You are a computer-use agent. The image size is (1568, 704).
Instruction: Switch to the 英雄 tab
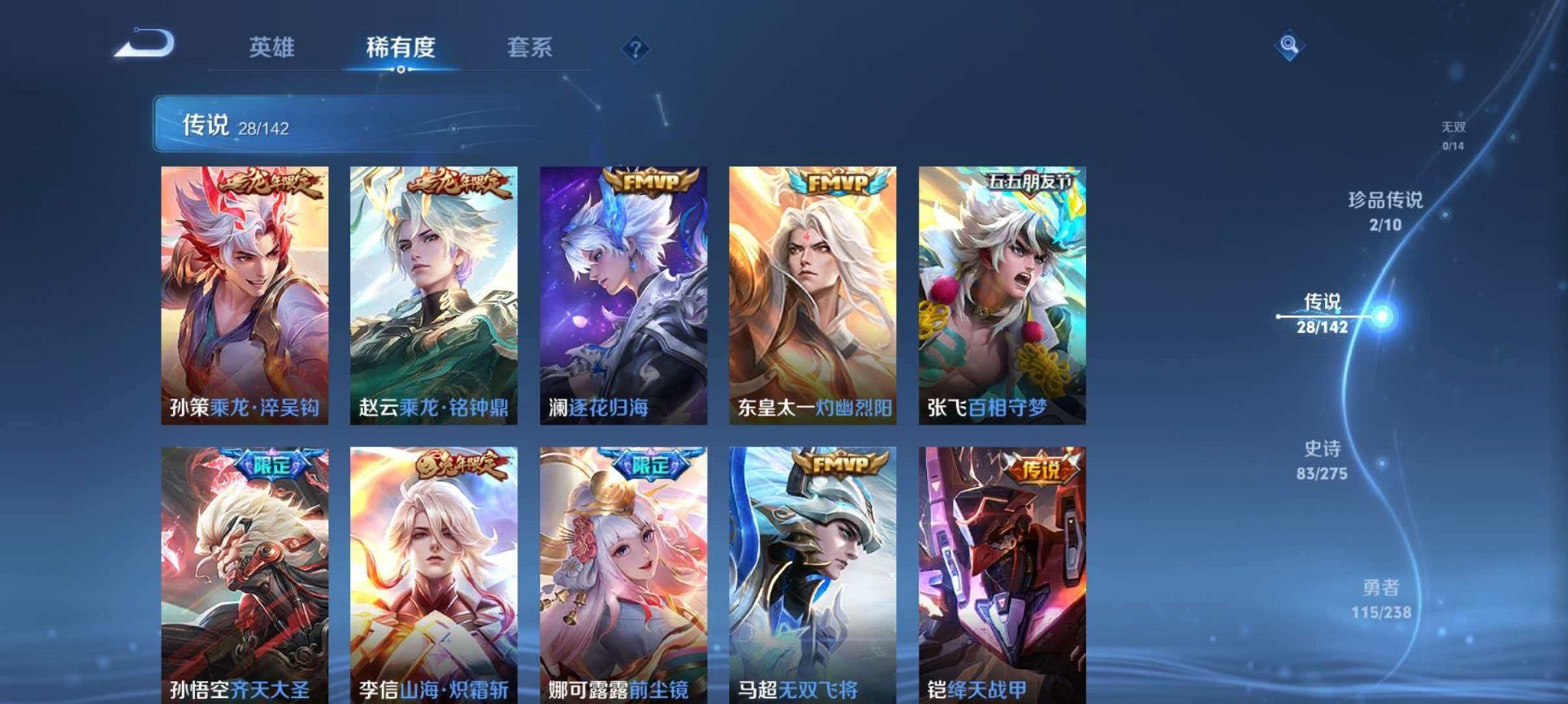tap(273, 47)
